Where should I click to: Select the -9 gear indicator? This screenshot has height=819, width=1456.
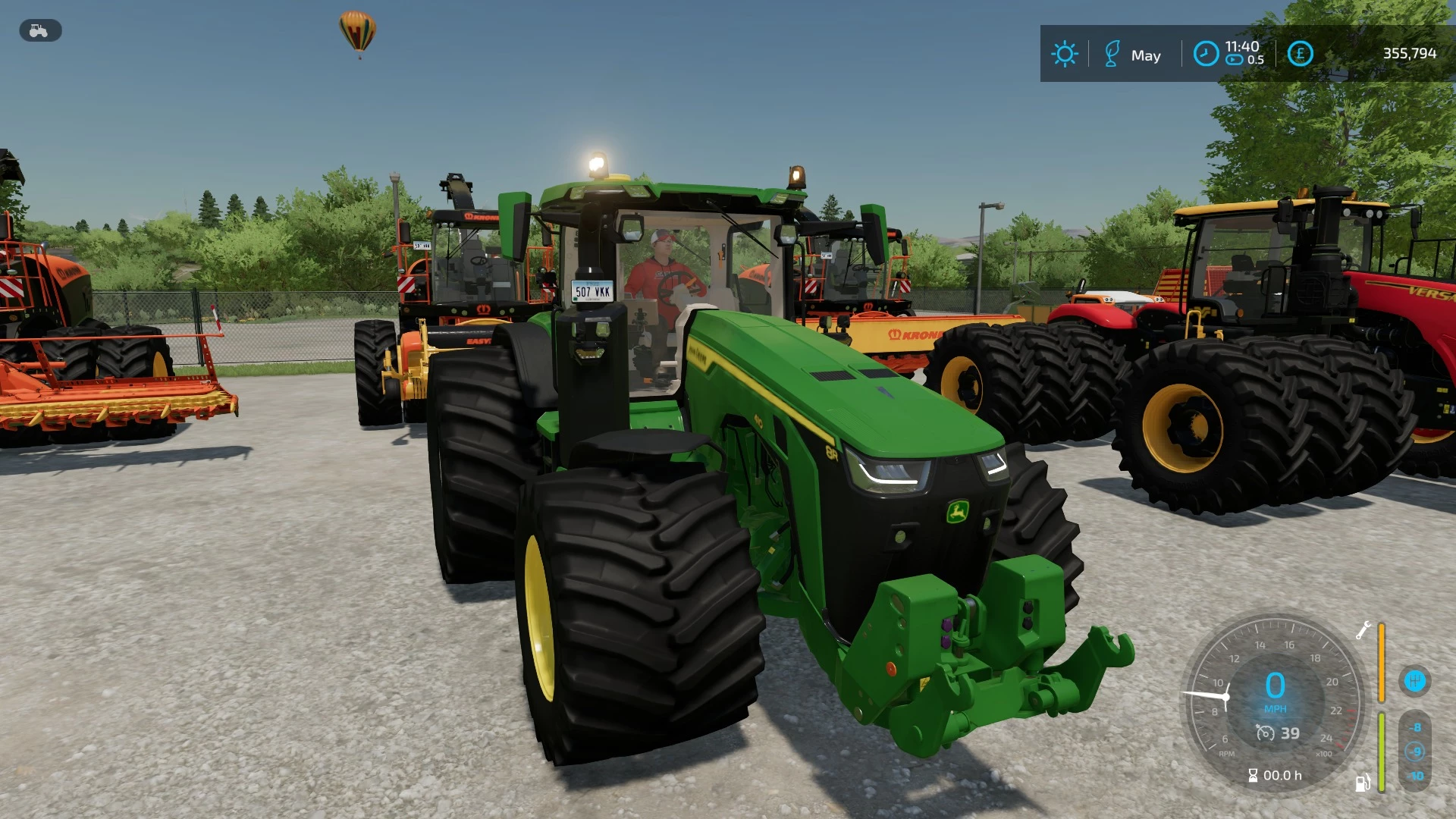tap(1415, 751)
